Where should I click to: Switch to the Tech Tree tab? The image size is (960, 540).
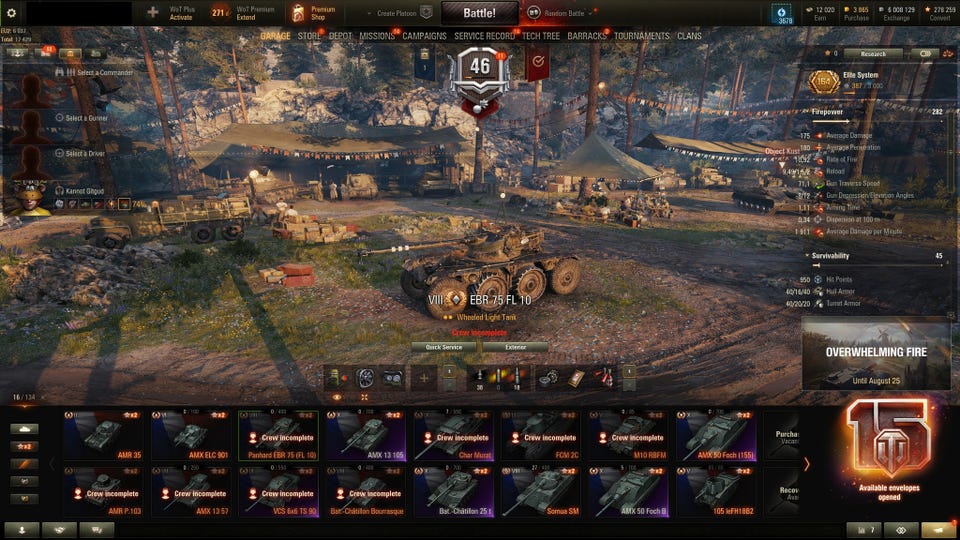pyautogui.click(x=541, y=36)
